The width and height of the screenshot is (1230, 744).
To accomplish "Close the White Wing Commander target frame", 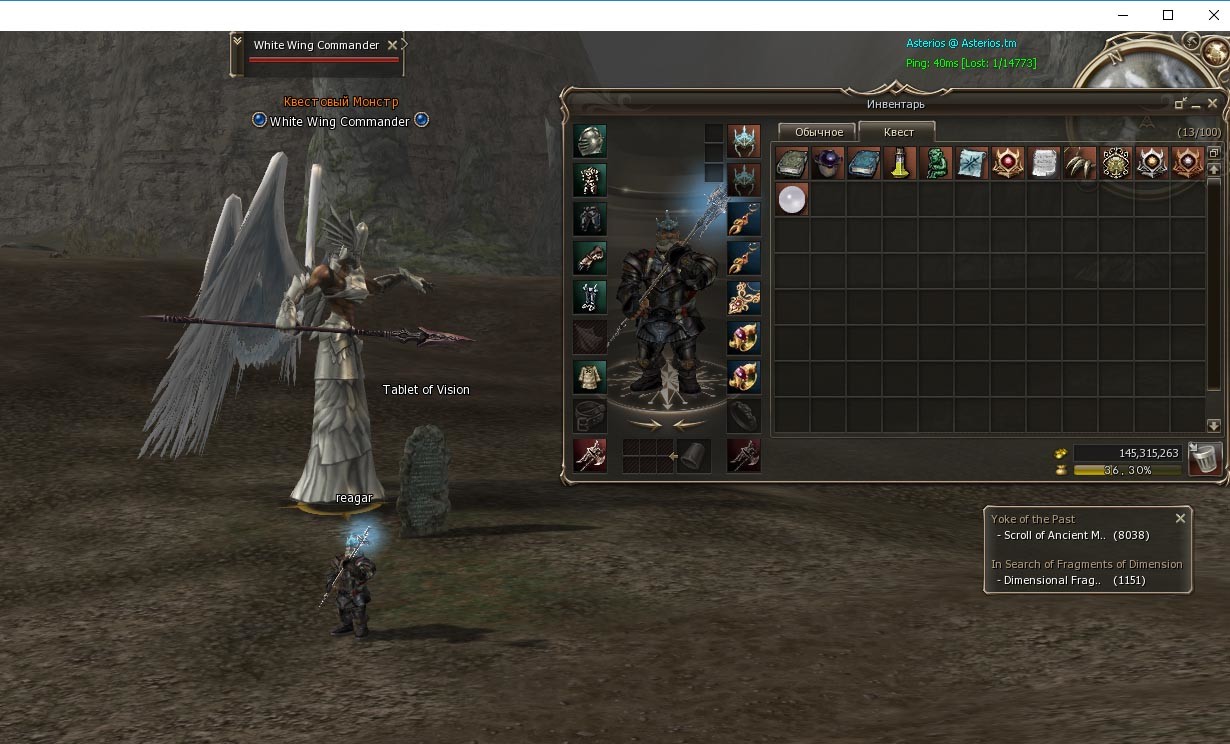I will pyautogui.click(x=392, y=45).
